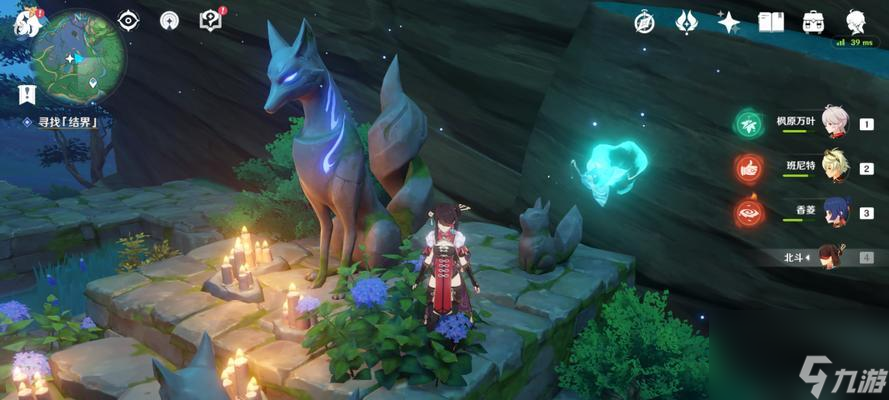Trigger 班尼特's red elemental burst icon
Image resolution: width=889 pixels, height=400 pixels.
point(748,168)
